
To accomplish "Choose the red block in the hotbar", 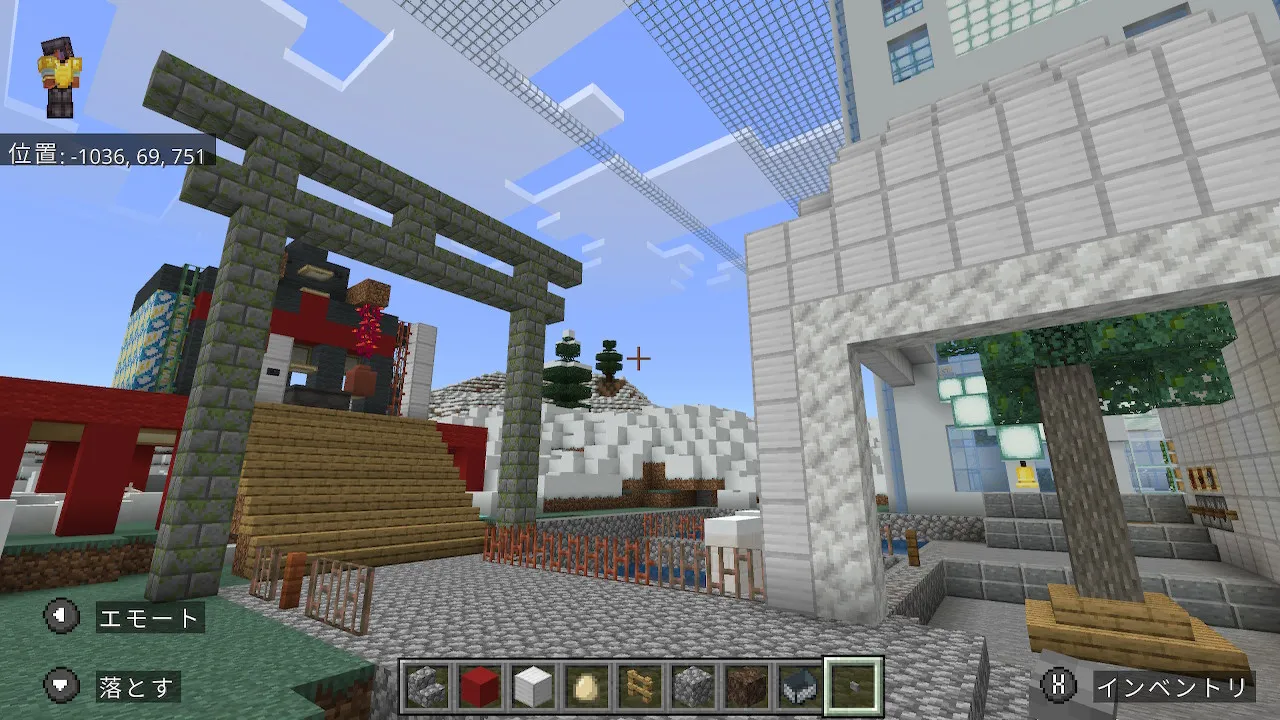I will point(479,686).
